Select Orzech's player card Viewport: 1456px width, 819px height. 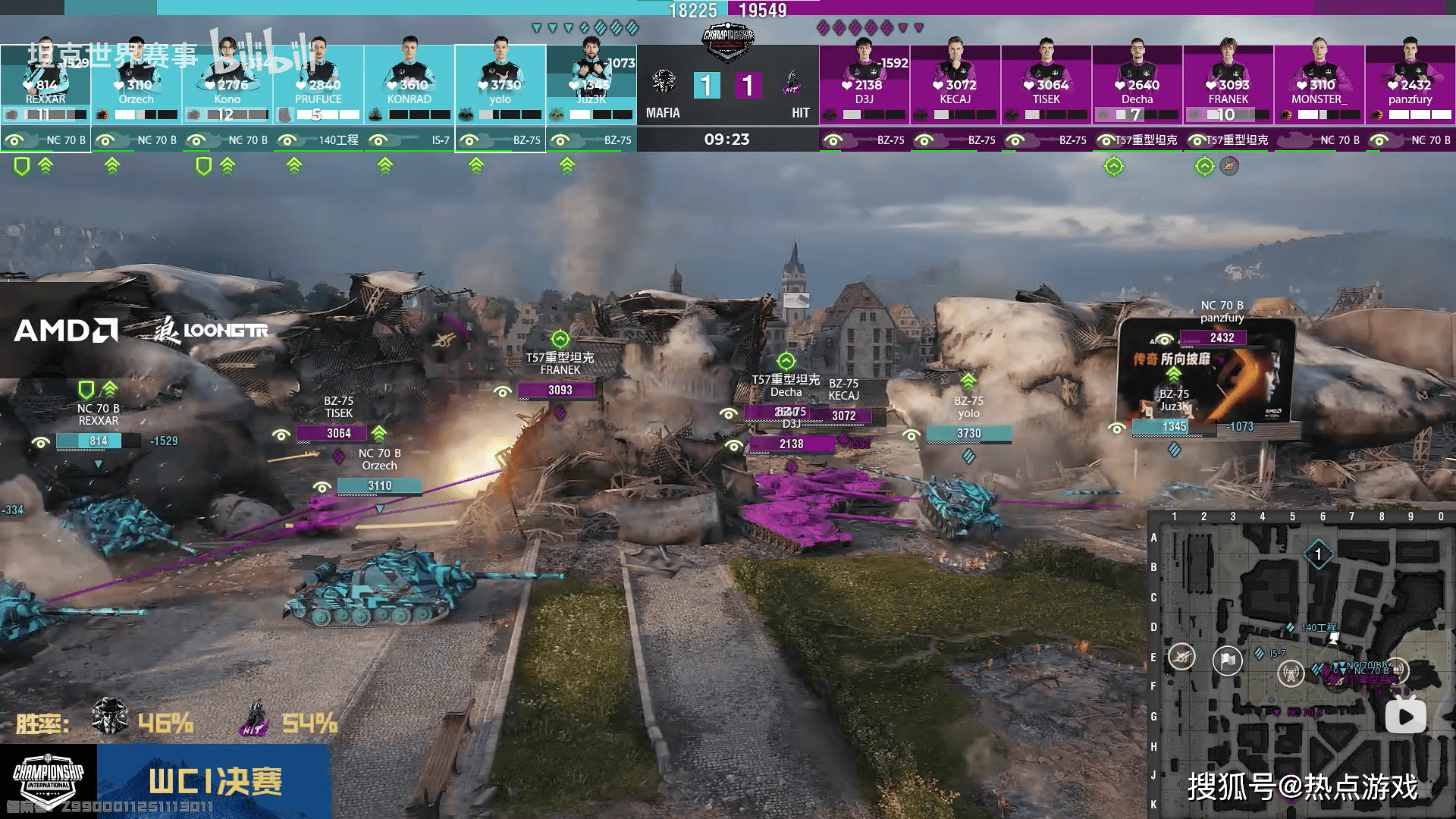136,83
